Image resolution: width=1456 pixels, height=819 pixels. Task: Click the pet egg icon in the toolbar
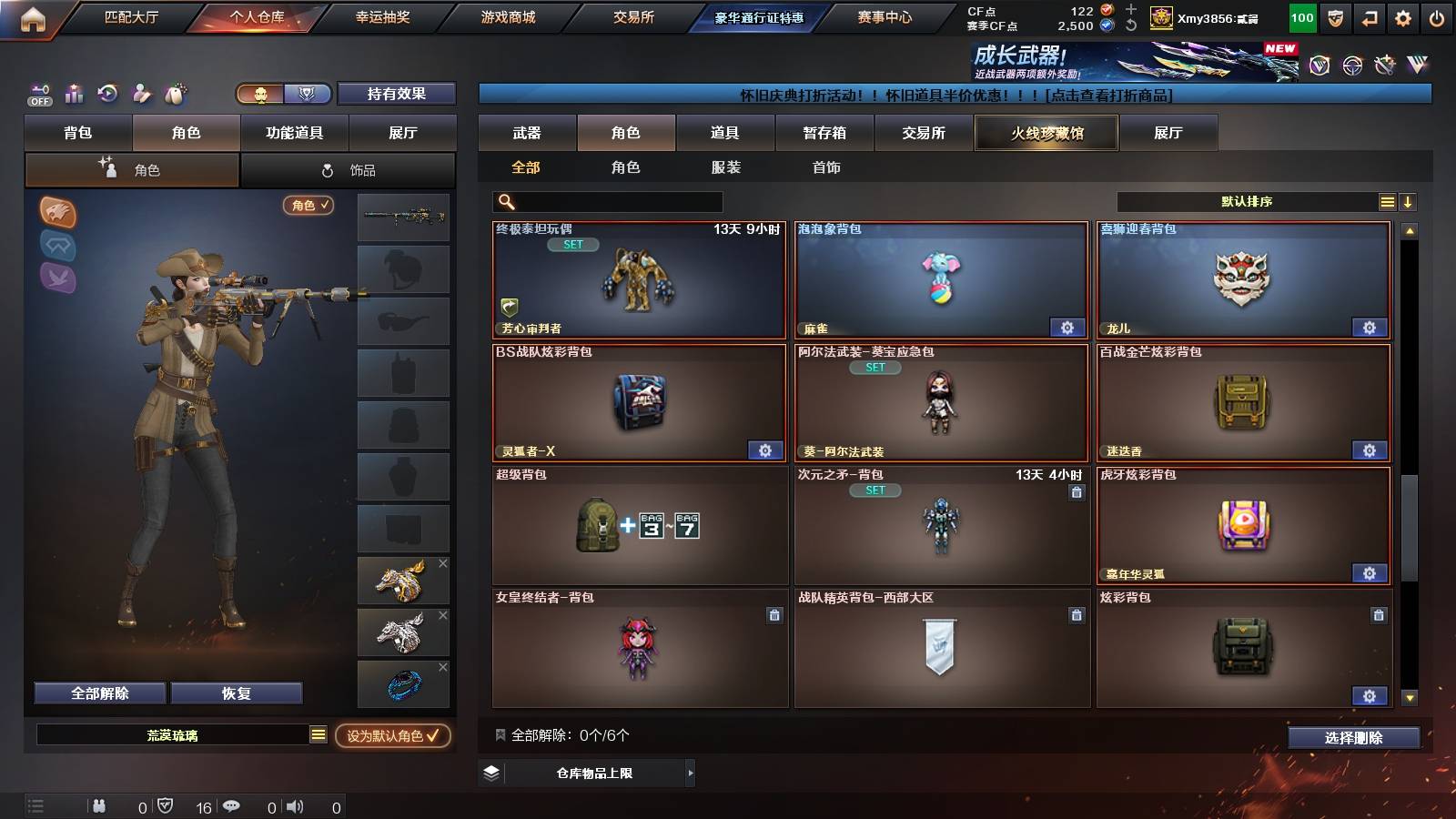click(x=174, y=94)
